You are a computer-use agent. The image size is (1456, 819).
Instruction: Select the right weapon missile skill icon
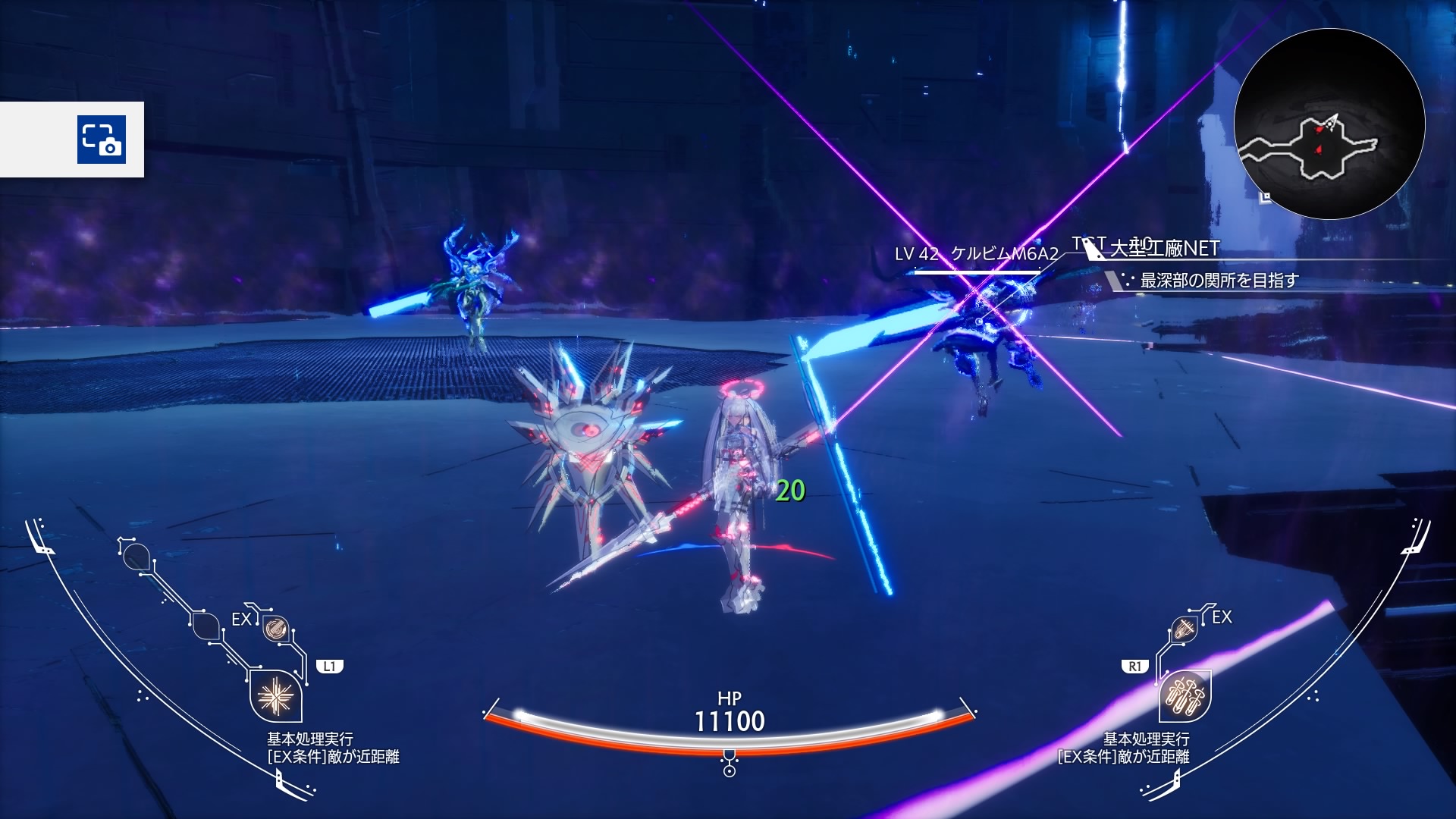[x=1185, y=695]
